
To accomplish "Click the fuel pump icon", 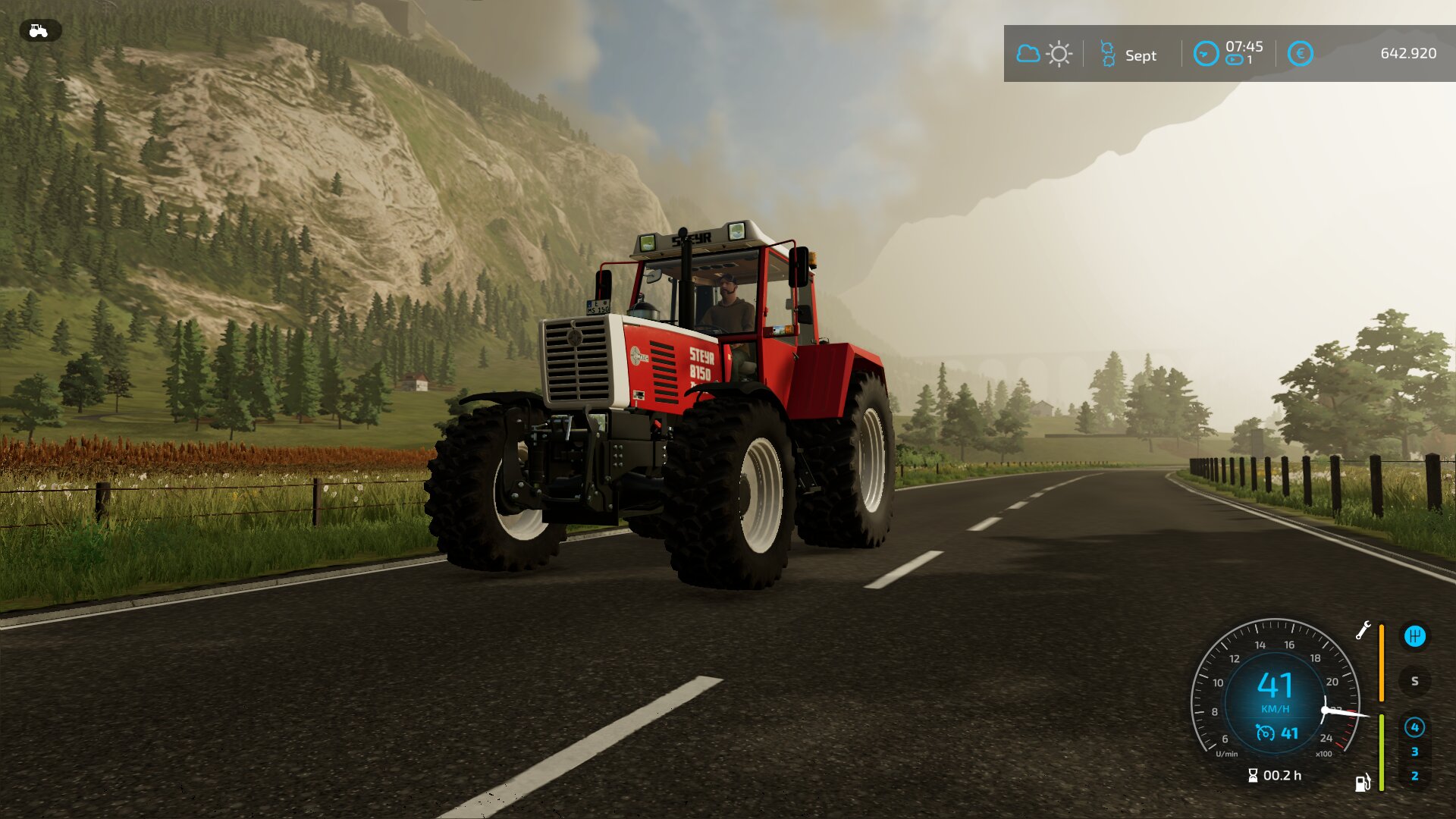I will pyautogui.click(x=1363, y=783).
